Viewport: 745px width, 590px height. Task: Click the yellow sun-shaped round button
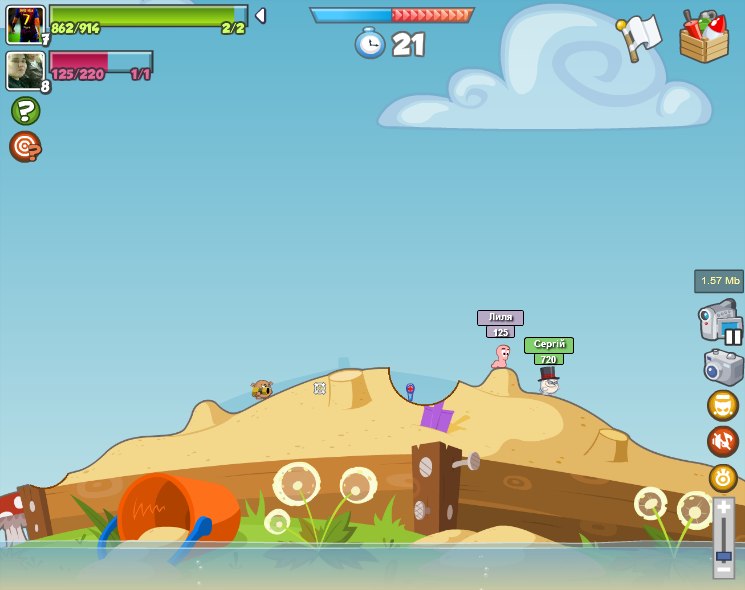click(722, 477)
